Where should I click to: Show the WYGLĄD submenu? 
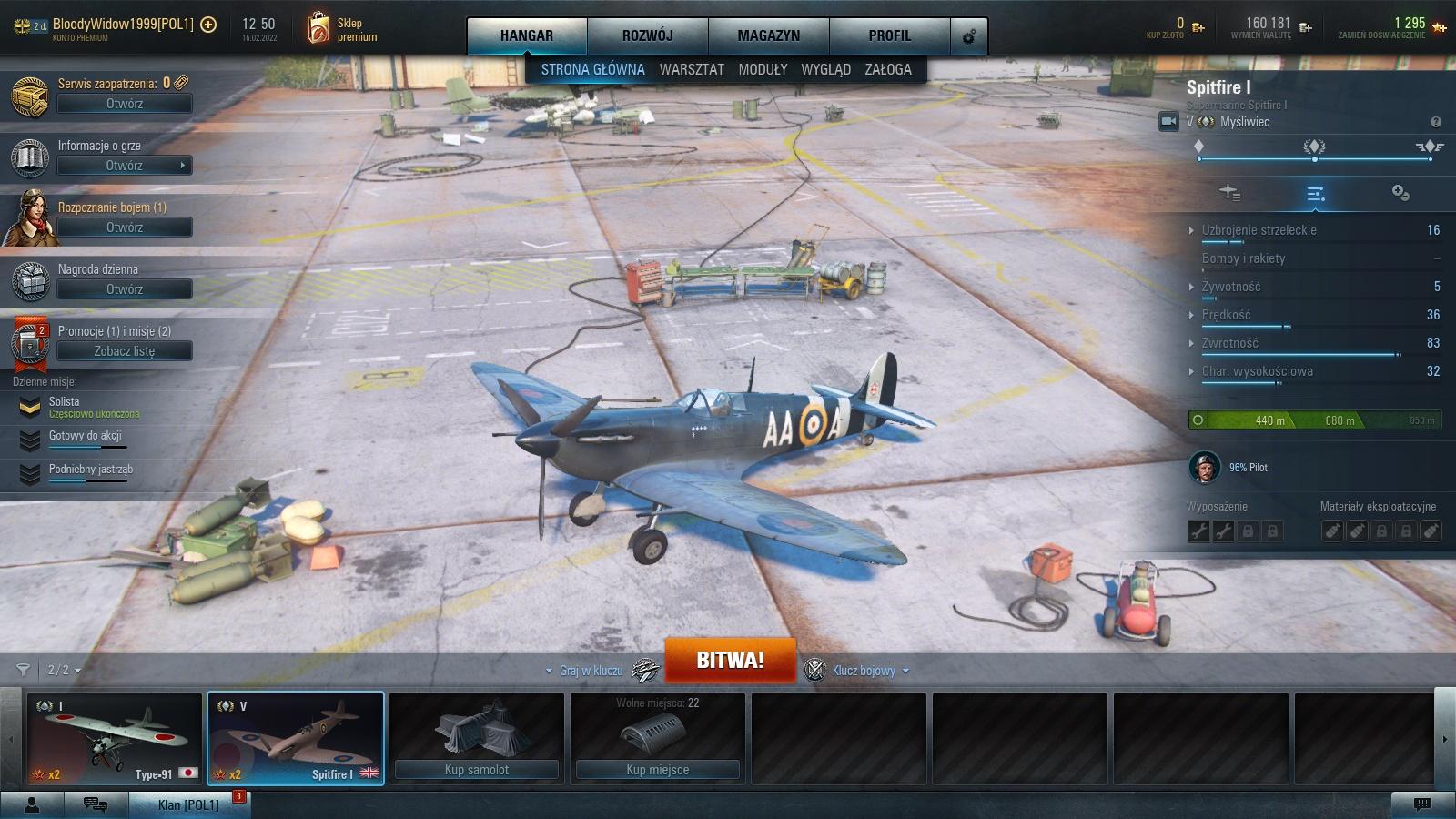825,69
